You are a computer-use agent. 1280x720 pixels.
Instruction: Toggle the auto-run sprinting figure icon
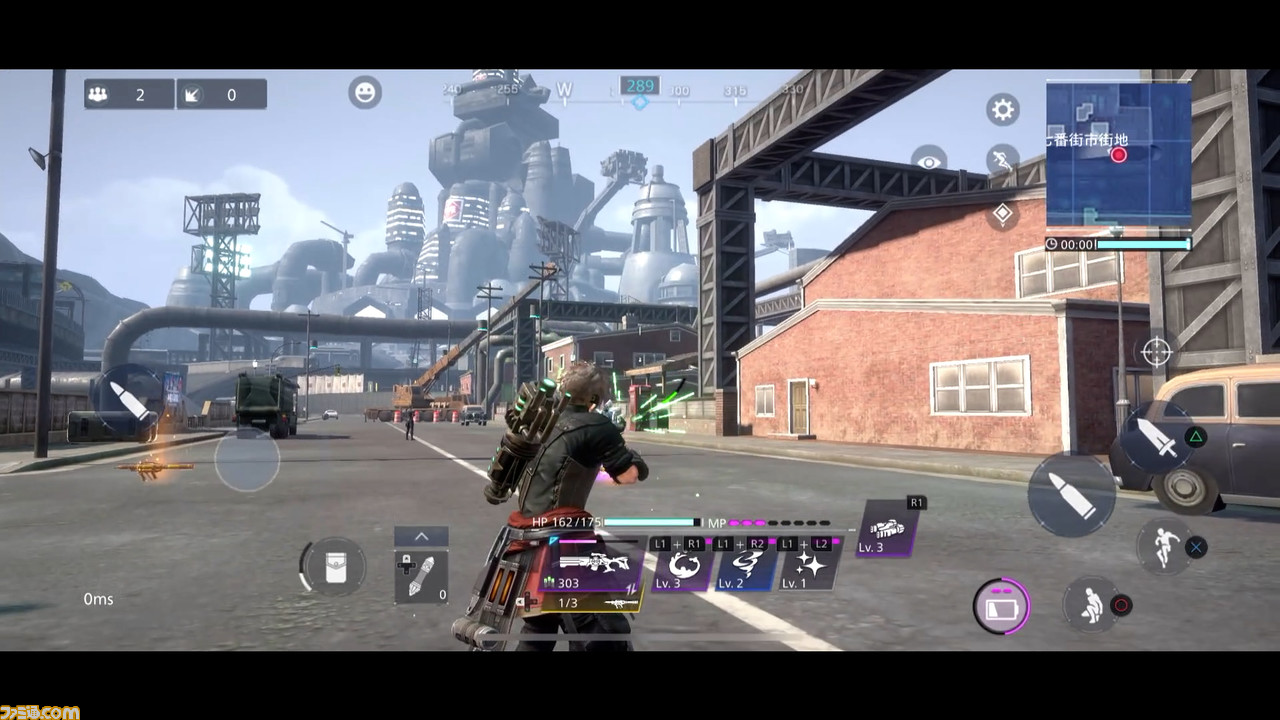click(x=1001, y=160)
